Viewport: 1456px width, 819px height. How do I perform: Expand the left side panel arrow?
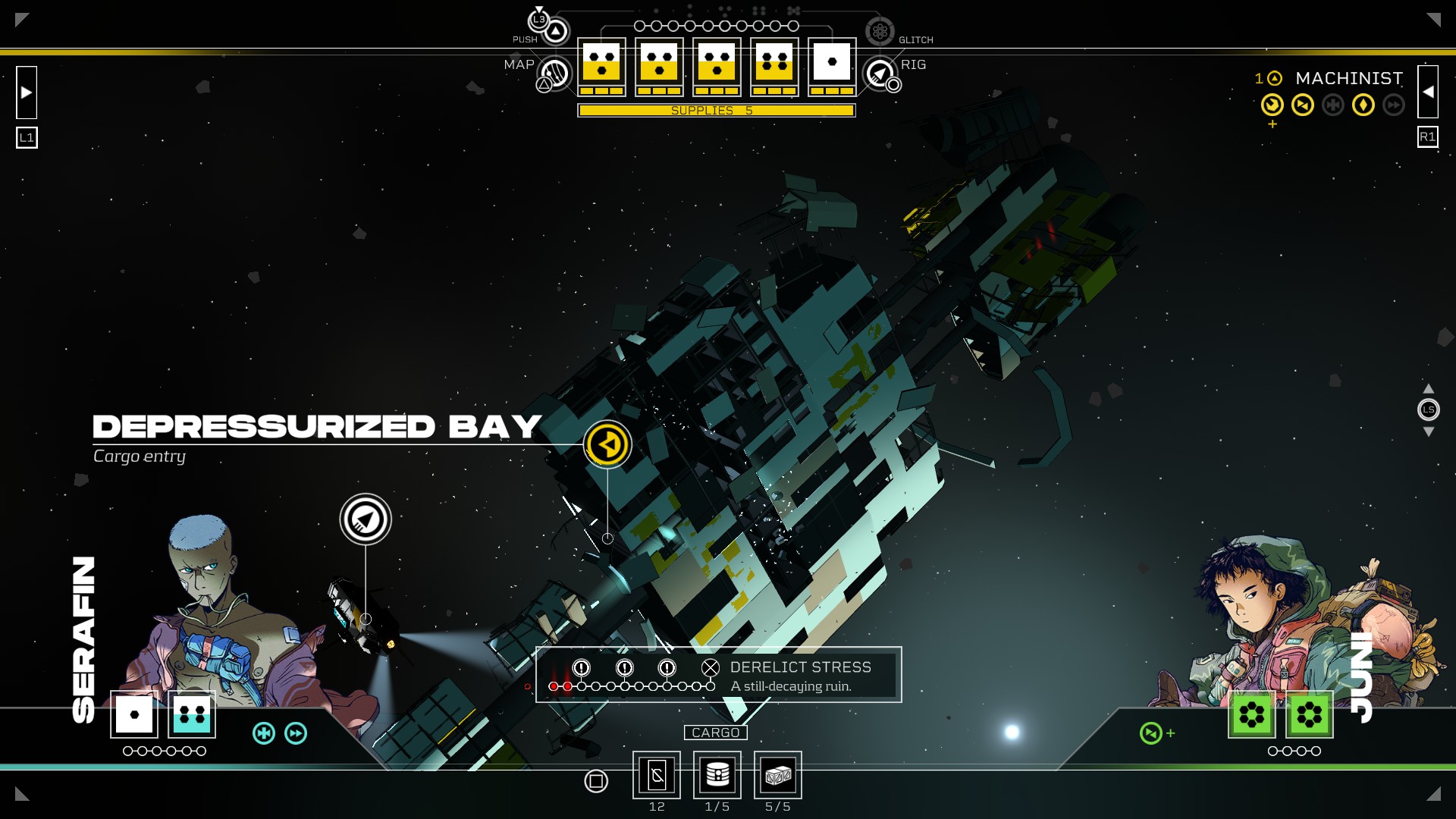click(27, 93)
